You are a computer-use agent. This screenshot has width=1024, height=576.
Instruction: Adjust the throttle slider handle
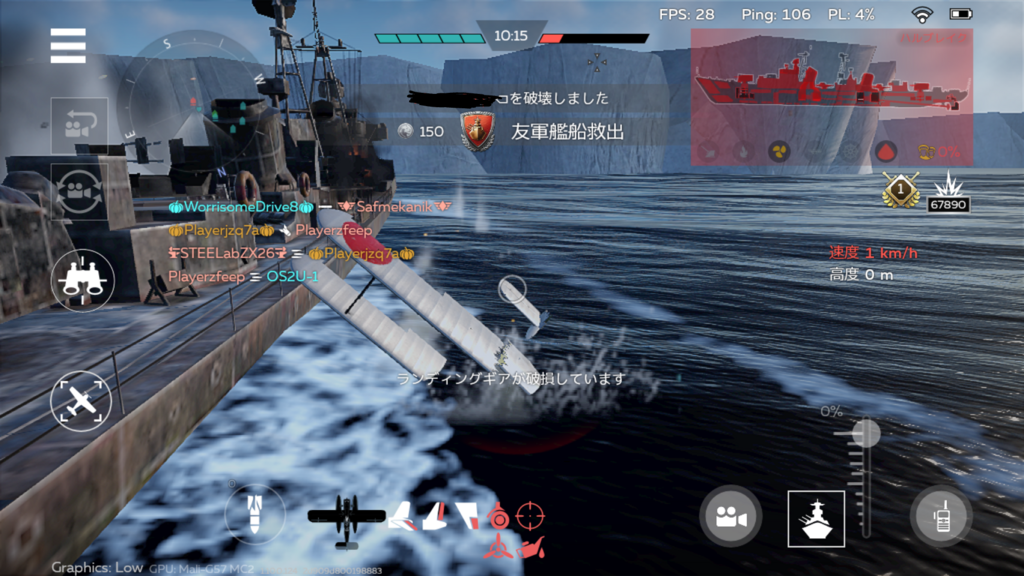point(865,434)
